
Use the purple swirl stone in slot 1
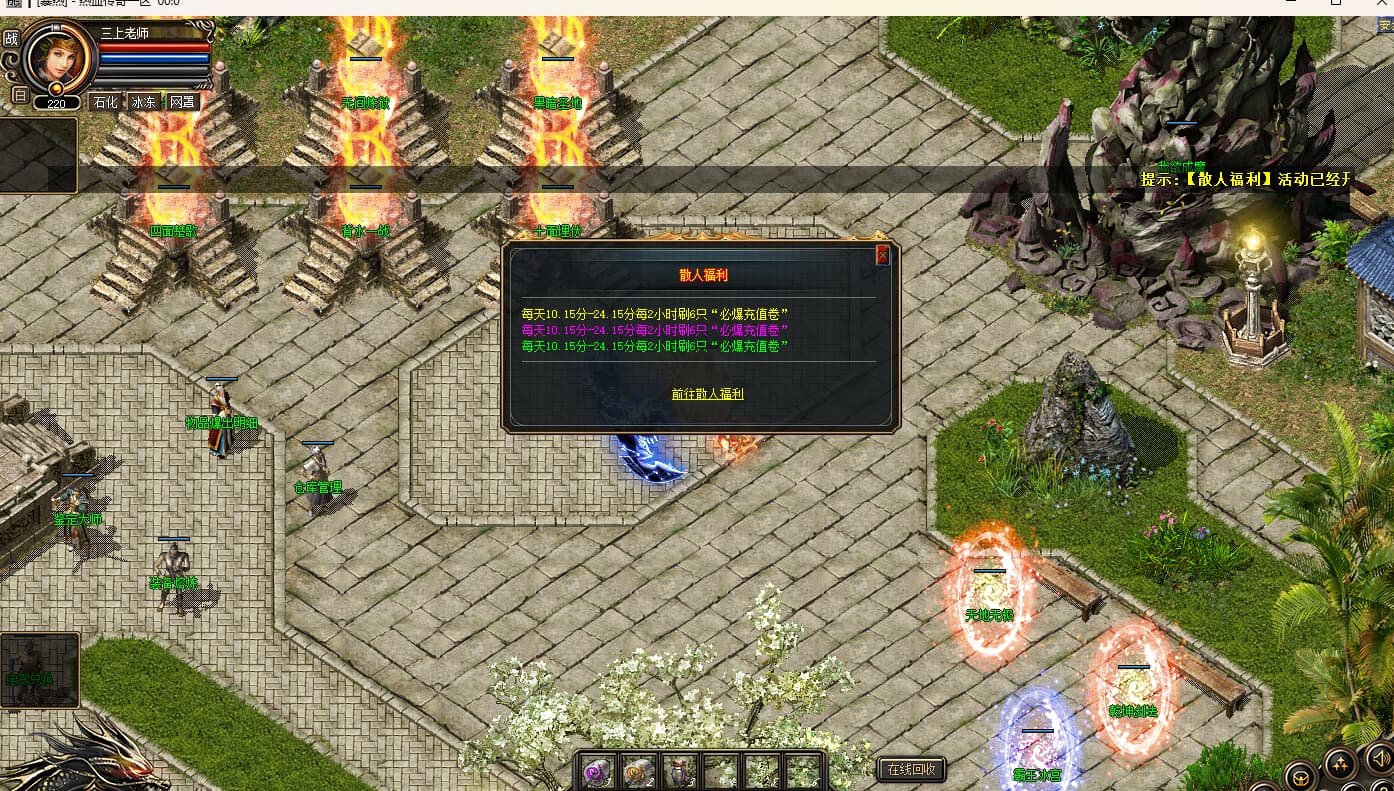[x=600, y=771]
